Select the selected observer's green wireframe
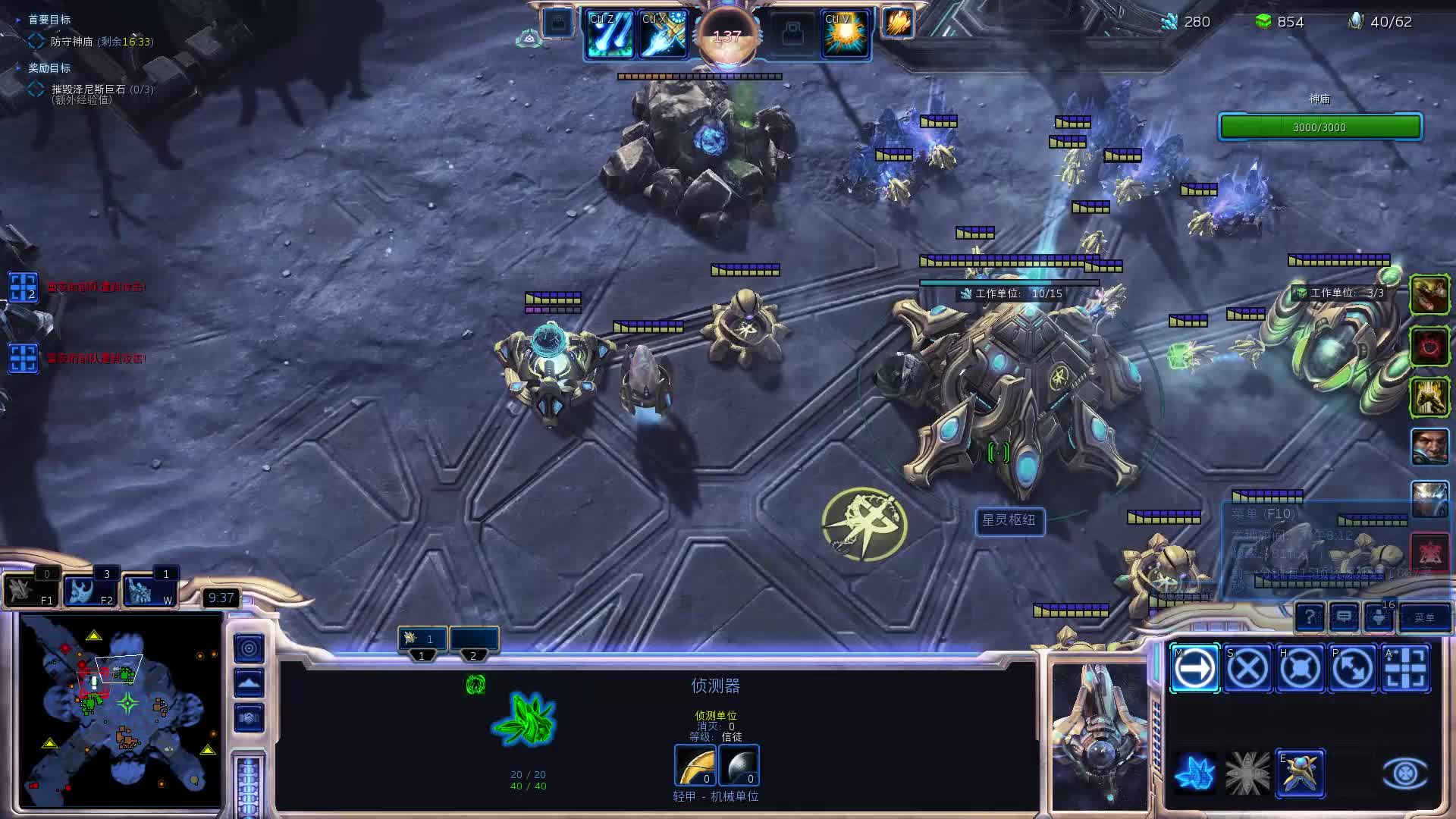This screenshot has height=819, width=1456. pyautogui.click(x=525, y=719)
